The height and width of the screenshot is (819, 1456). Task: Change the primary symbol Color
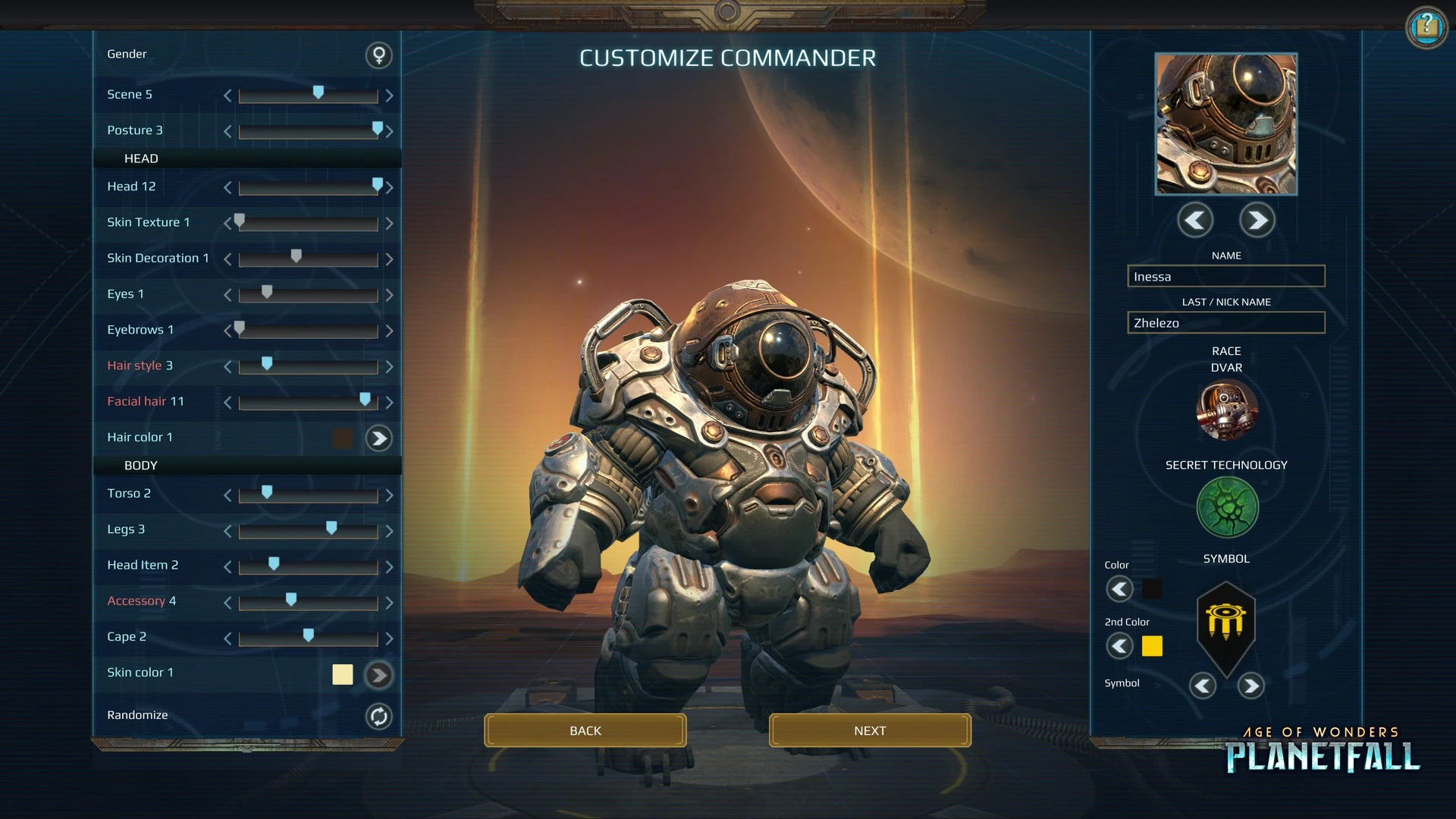tap(1119, 589)
